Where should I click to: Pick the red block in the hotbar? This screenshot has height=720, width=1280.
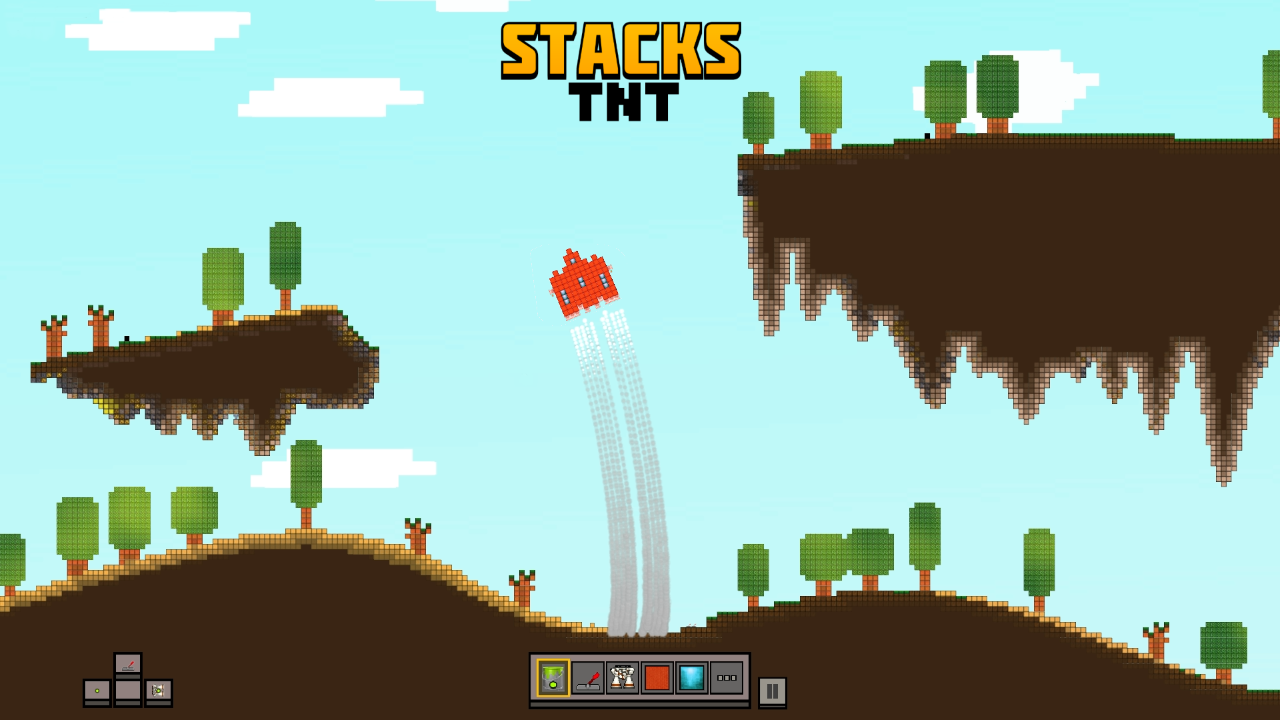pyautogui.click(x=657, y=677)
